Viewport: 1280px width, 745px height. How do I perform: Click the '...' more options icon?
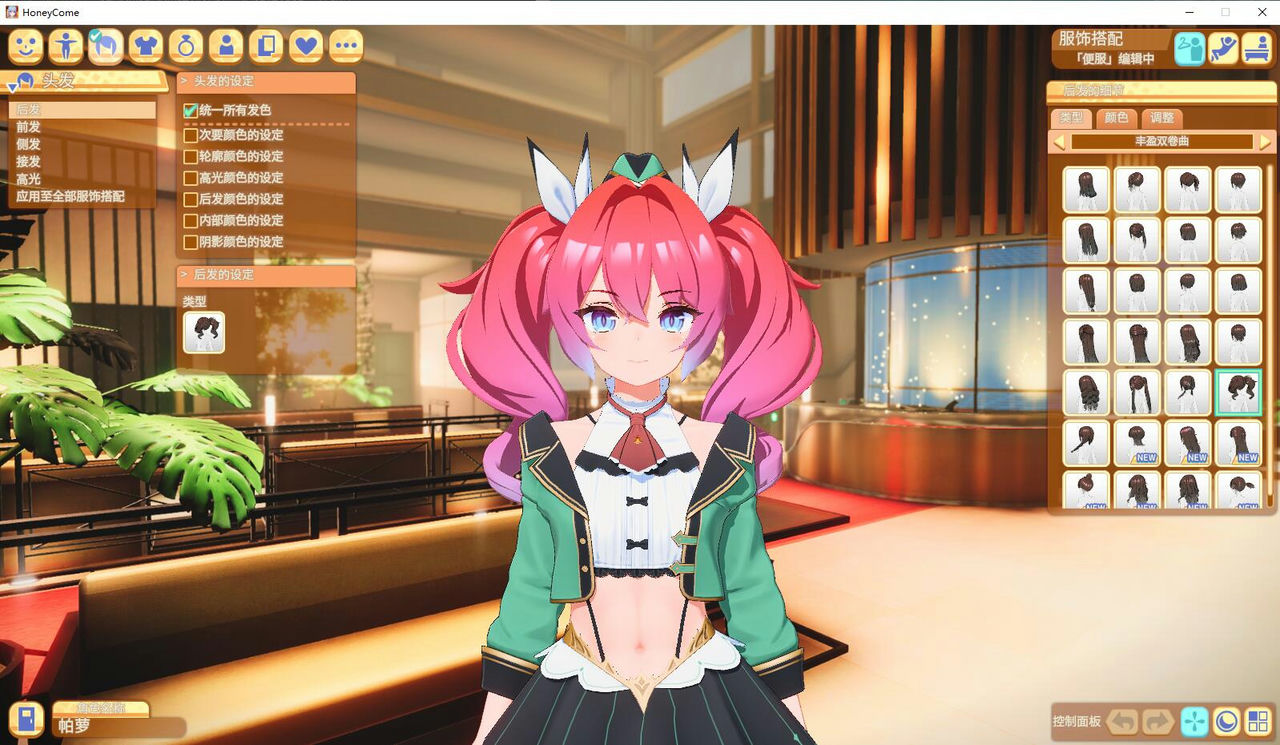point(345,46)
